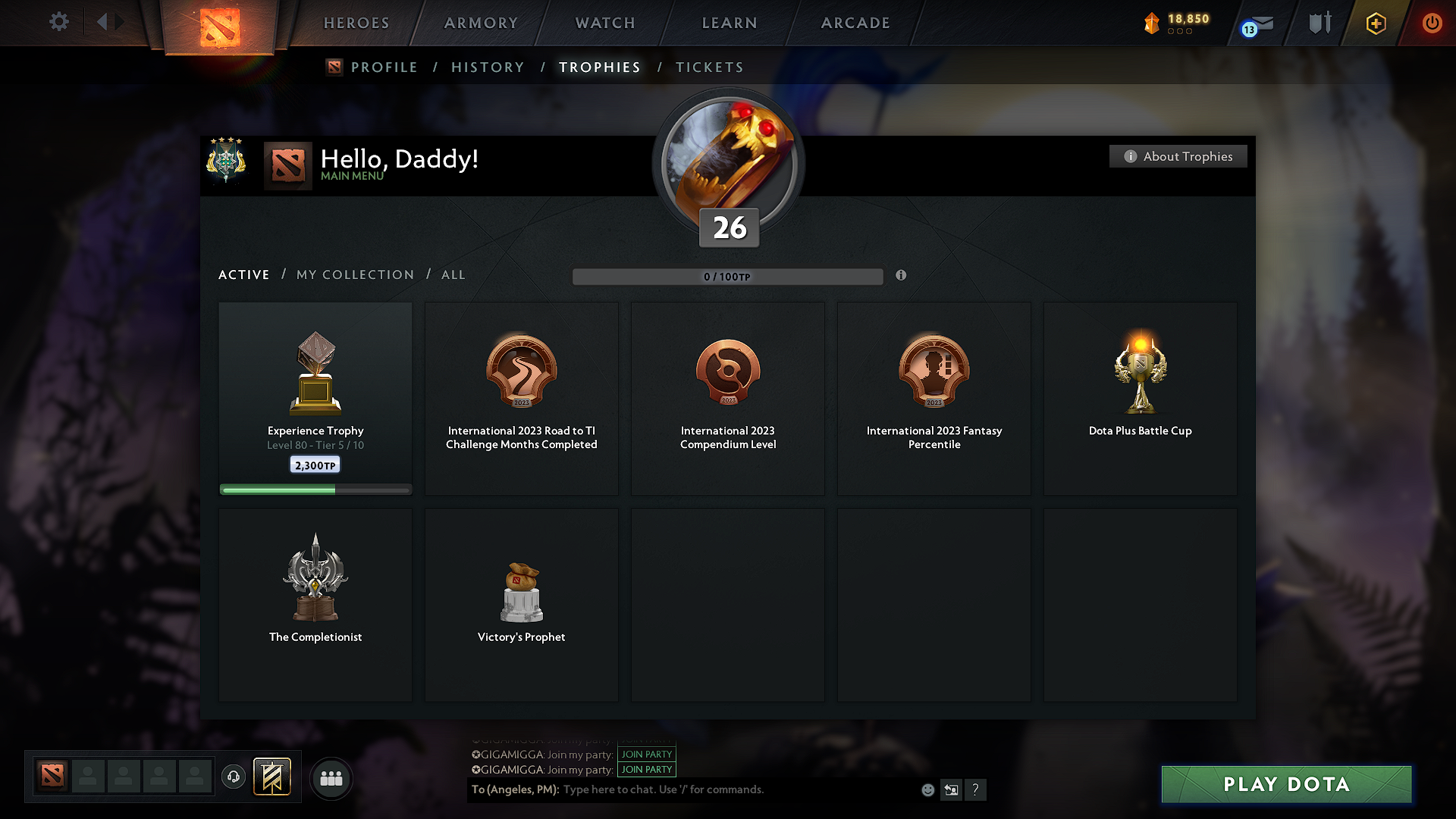1456x819 pixels.
Task: Click the power button to exit Dota
Action: pos(1432,23)
